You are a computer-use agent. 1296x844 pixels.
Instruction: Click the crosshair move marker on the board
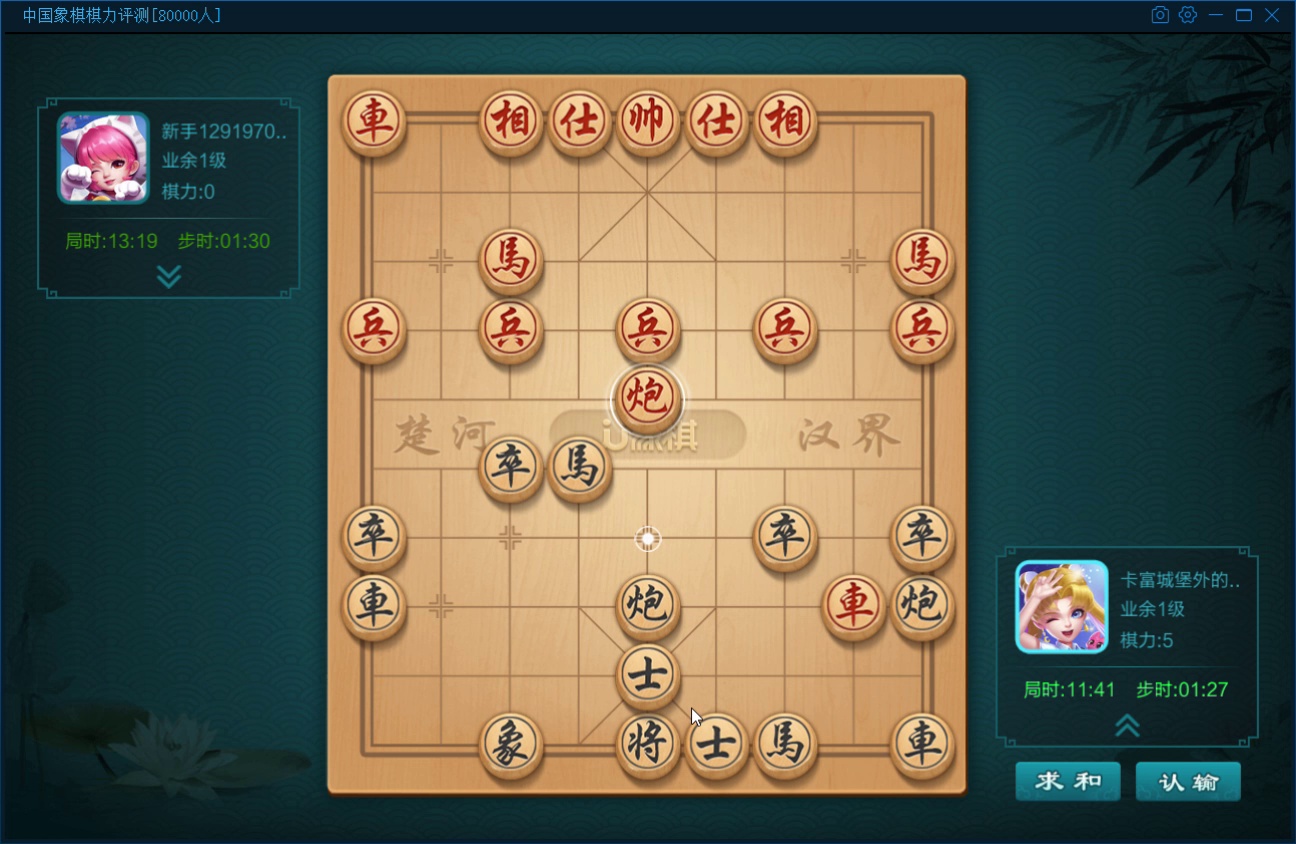[x=647, y=538]
